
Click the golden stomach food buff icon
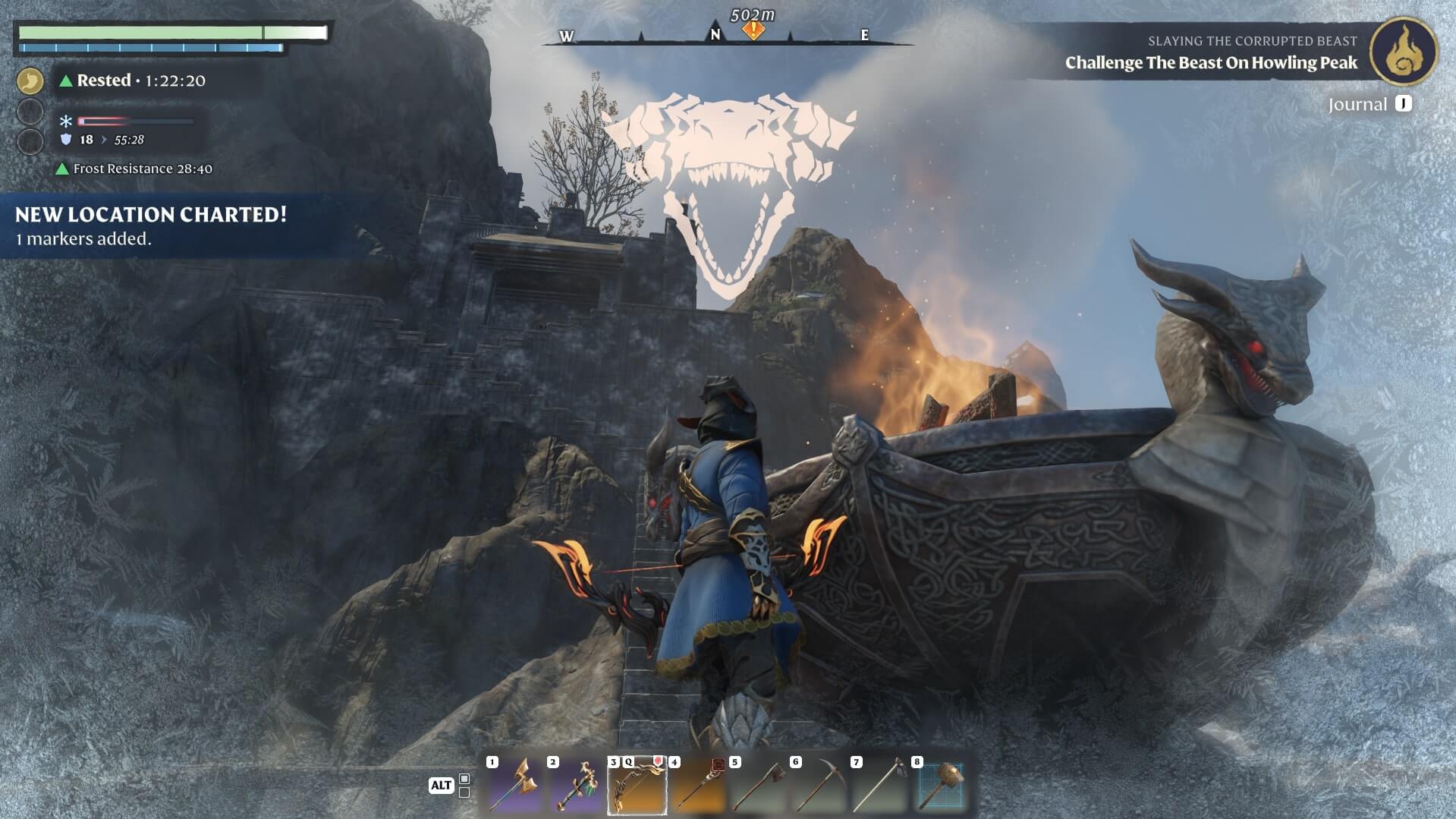coord(30,80)
